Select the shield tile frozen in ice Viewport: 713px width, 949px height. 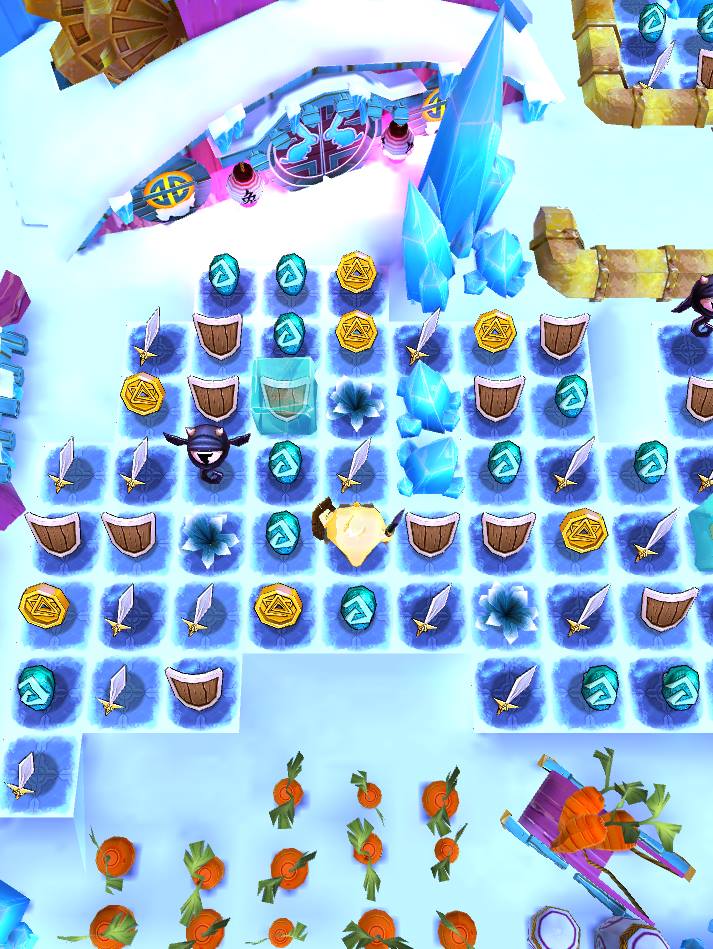pos(284,395)
